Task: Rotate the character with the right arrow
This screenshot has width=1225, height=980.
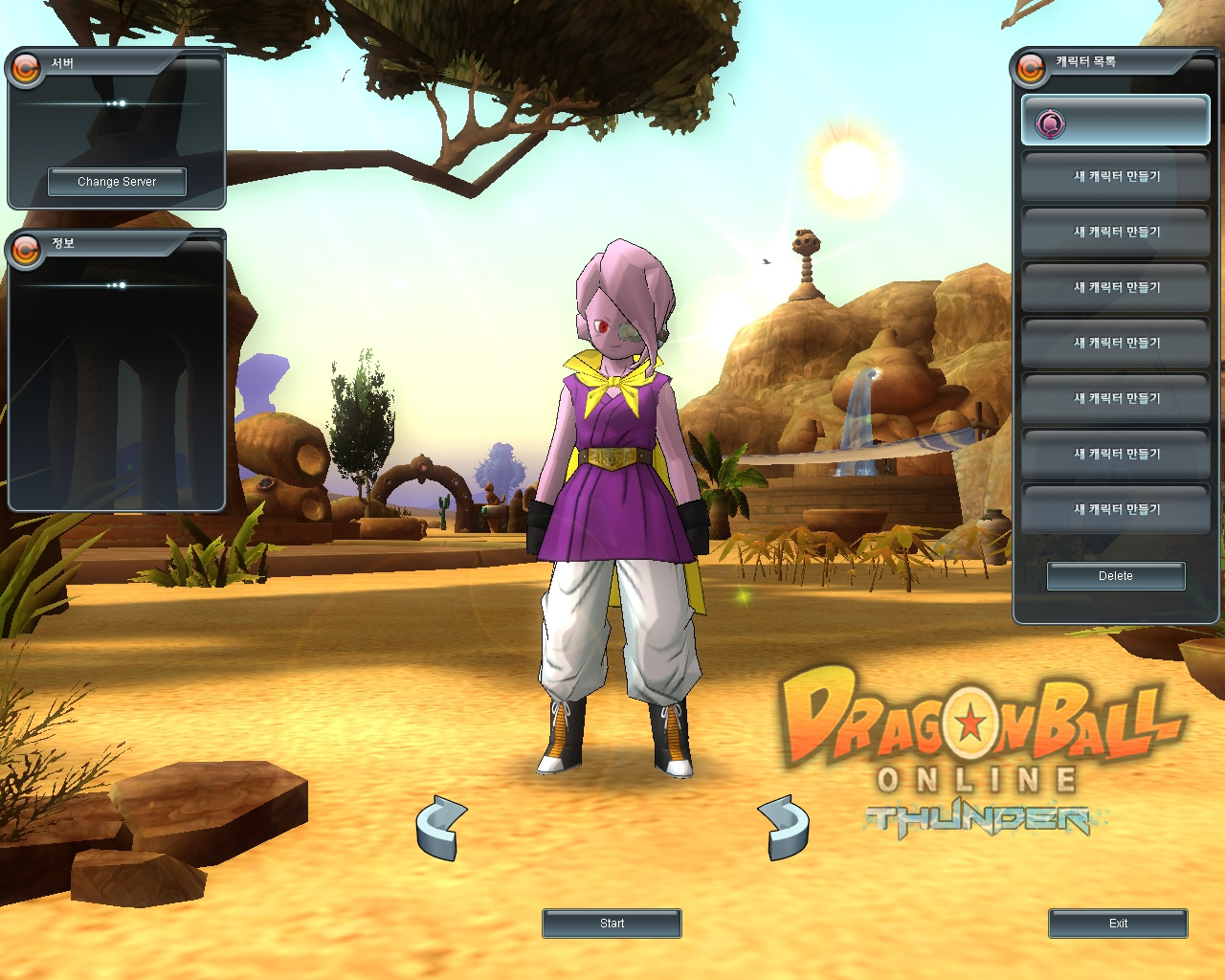Action: tap(784, 827)
